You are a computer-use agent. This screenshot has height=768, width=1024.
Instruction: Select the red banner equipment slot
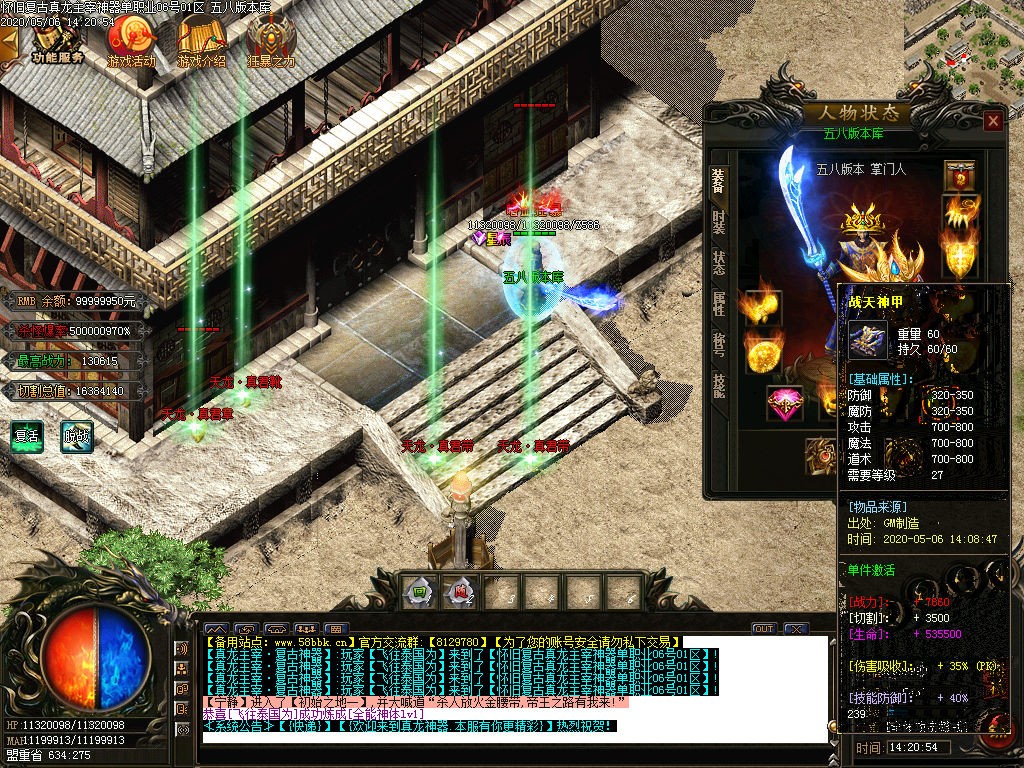pyautogui.click(x=960, y=177)
